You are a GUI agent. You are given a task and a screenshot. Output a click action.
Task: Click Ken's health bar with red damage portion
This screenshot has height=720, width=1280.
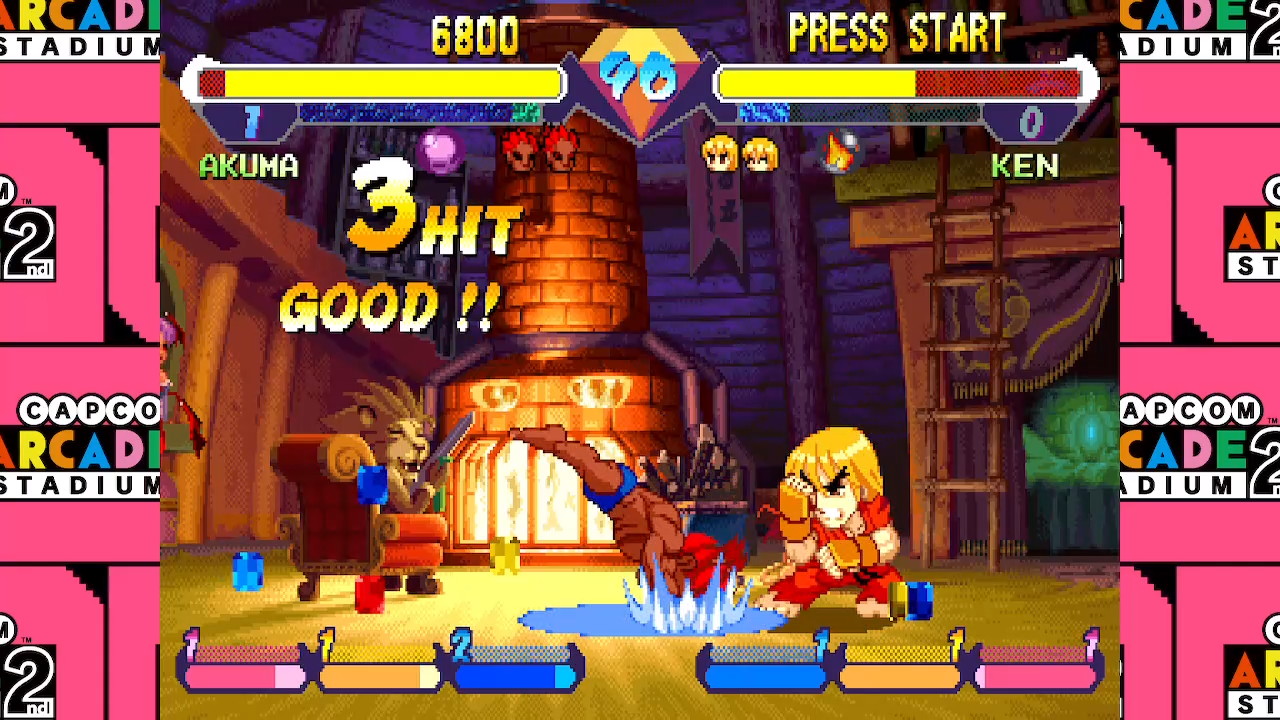click(x=900, y=84)
